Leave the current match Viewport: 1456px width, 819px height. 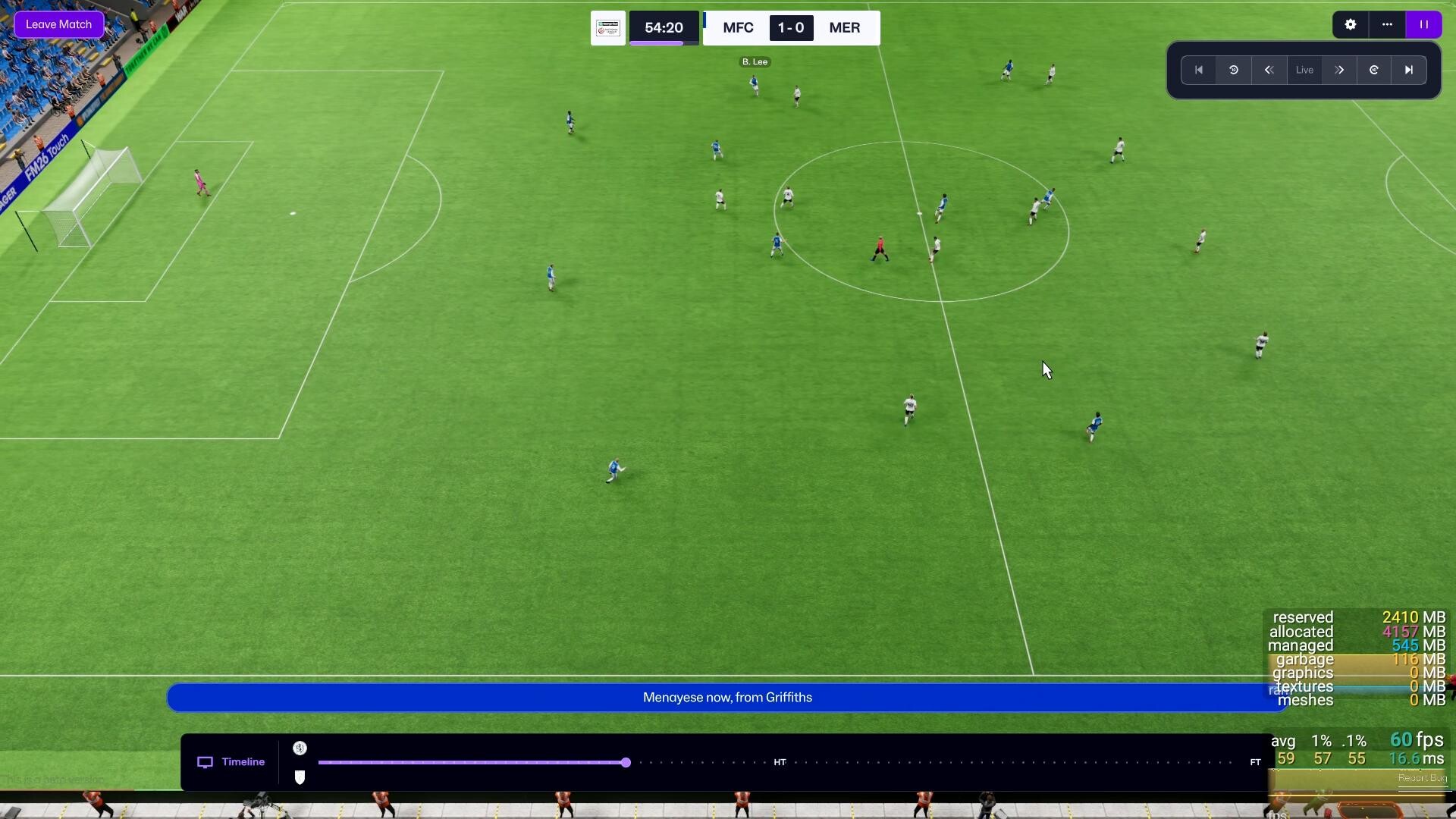tap(59, 24)
